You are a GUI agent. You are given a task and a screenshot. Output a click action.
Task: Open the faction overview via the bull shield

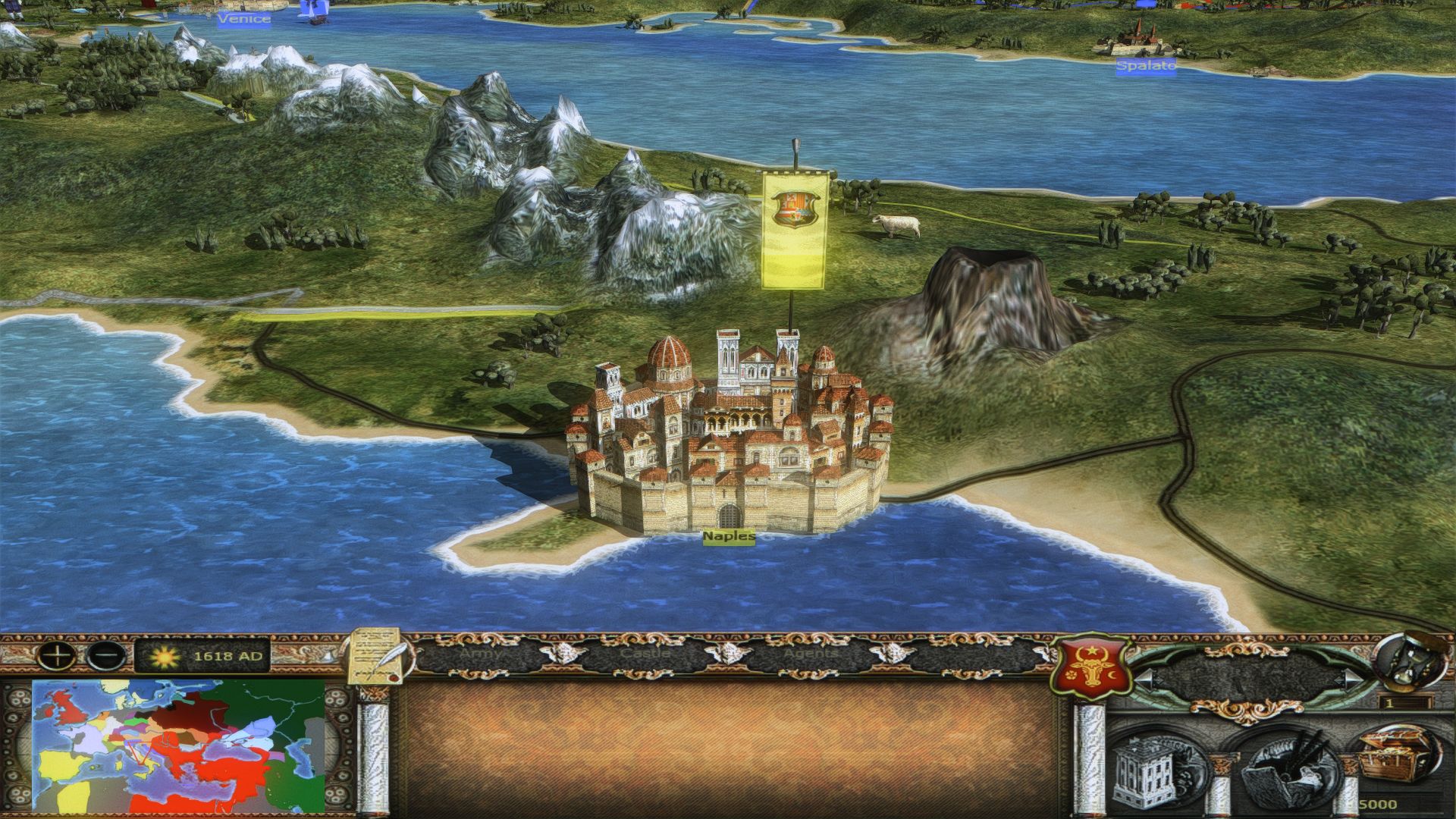point(1090,666)
